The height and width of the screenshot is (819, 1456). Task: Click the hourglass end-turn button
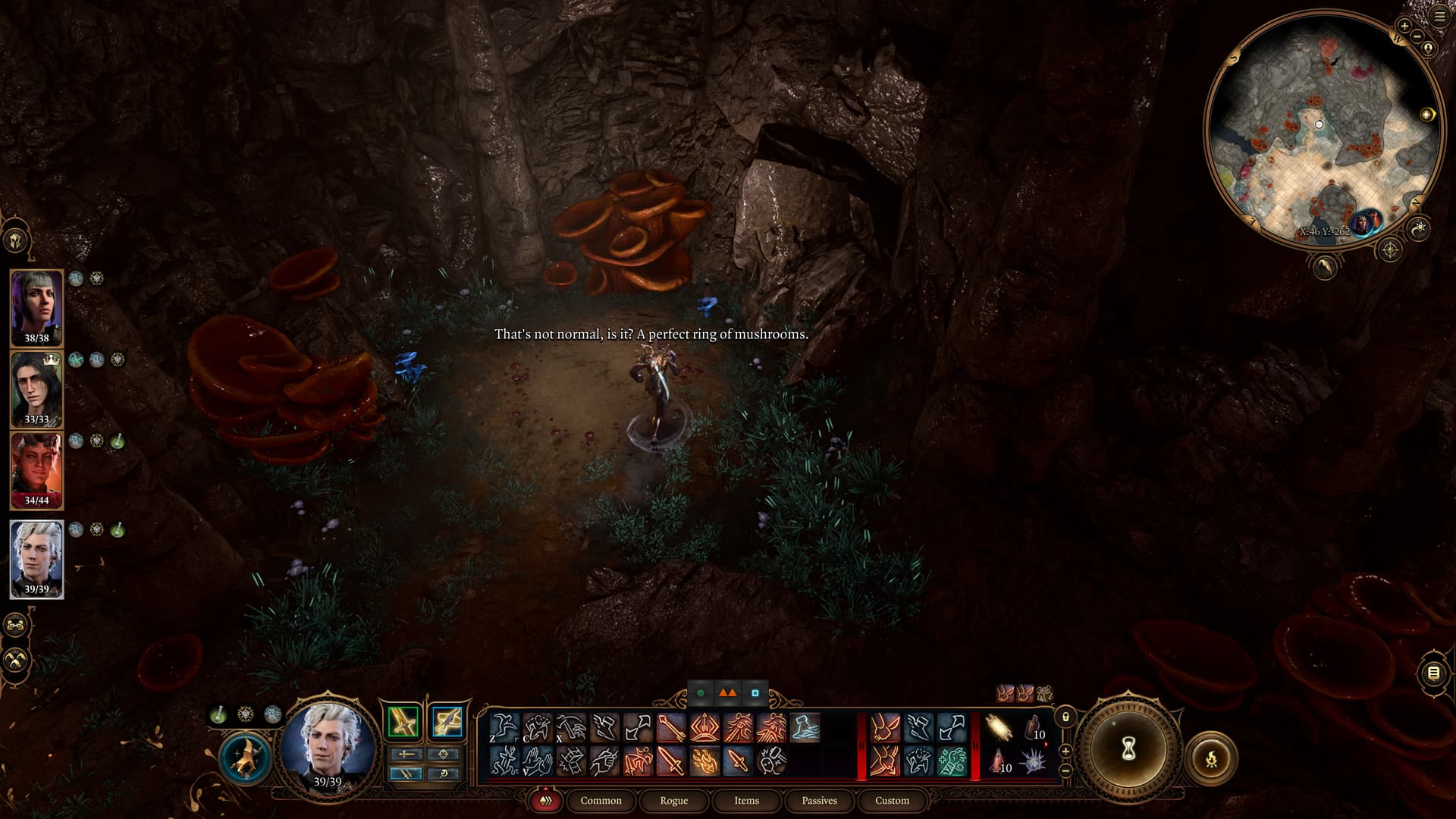click(x=1128, y=749)
